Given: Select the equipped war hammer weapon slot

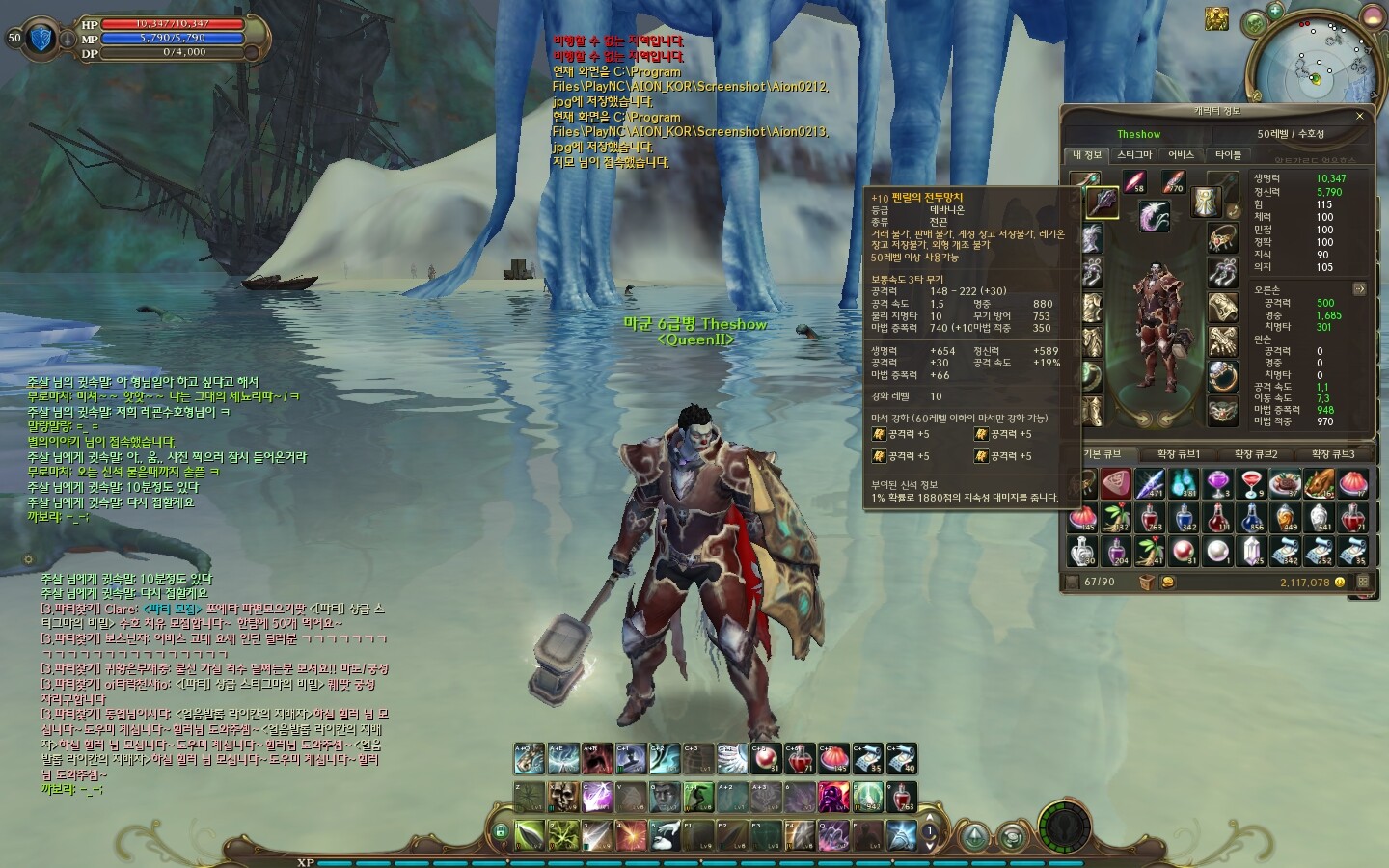Looking at the screenshot, I should (x=1103, y=203).
